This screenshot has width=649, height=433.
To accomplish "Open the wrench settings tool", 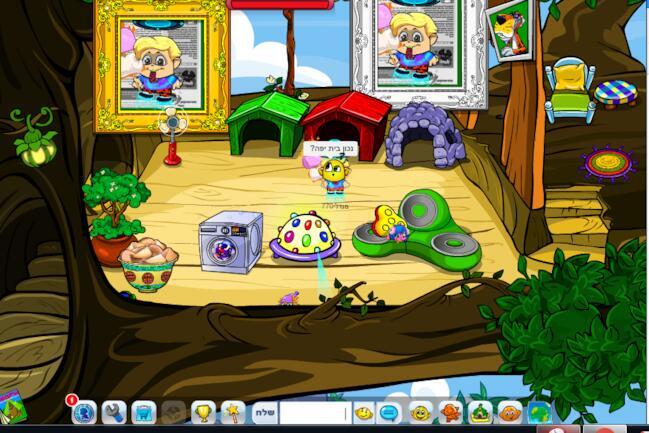I will tap(113, 412).
